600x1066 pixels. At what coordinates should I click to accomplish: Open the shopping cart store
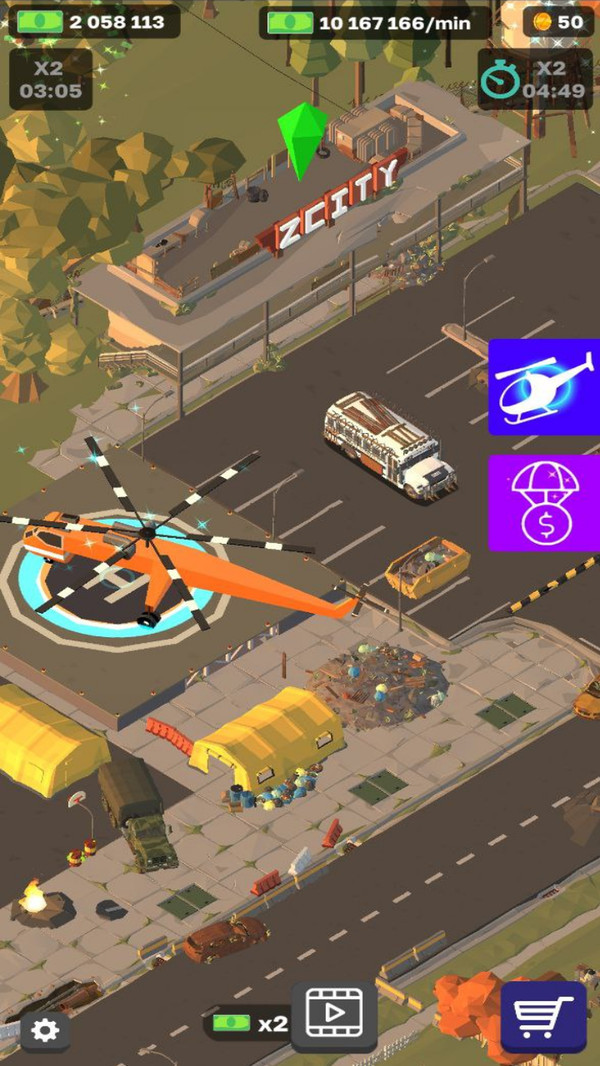click(543, 1016)
